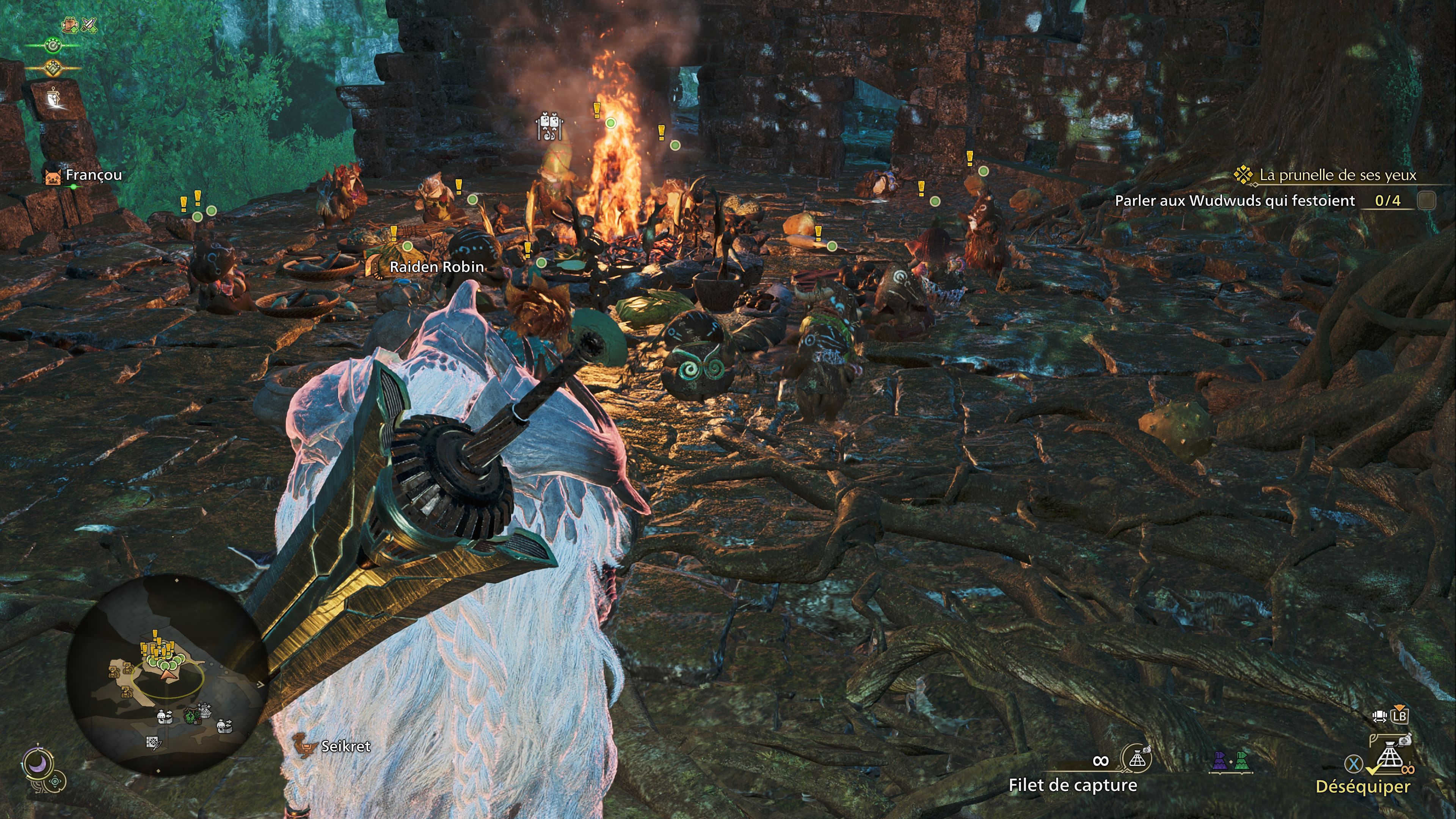Select Palico Françou's name tag
Screen dimensions: 1456x819
tap(93, 175)
